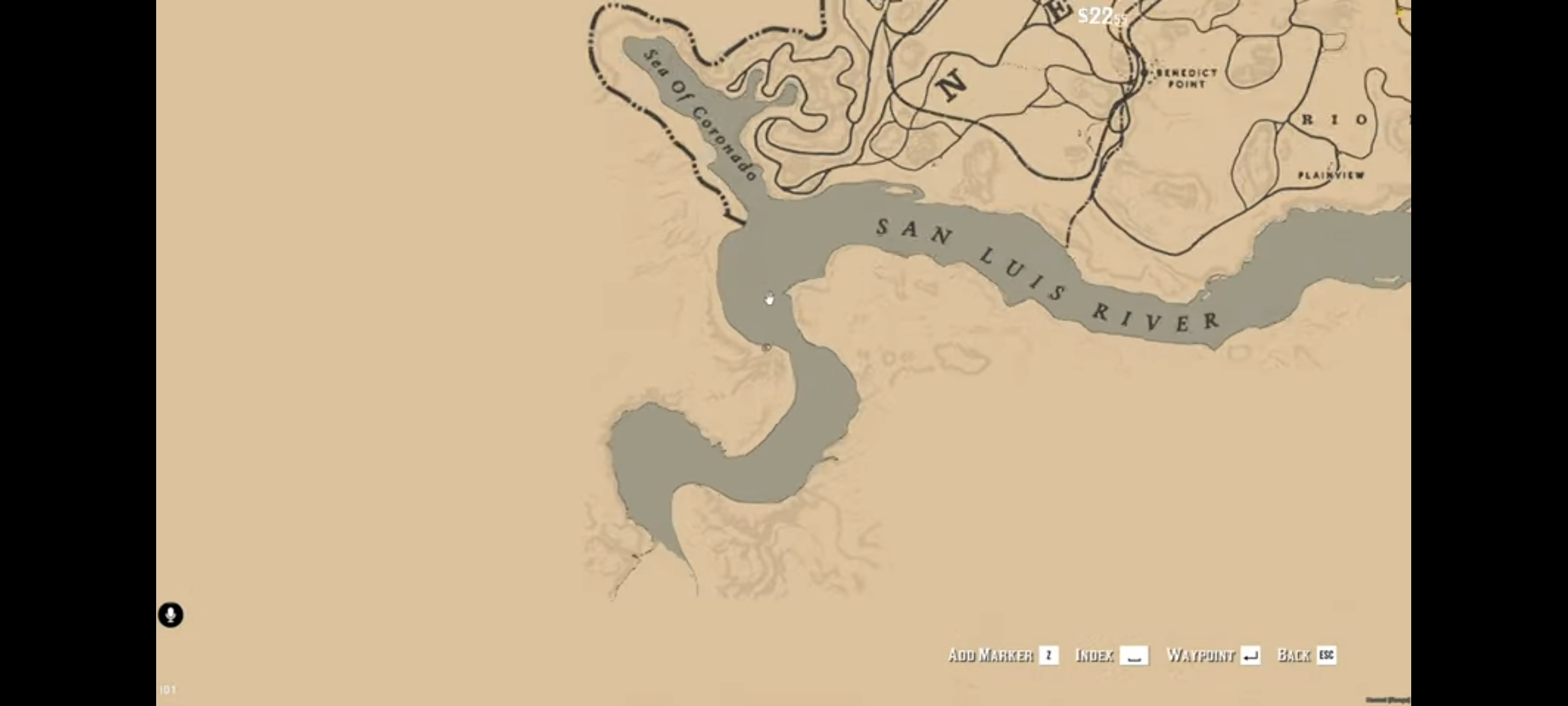Open the map Index

coord(1111,655)
